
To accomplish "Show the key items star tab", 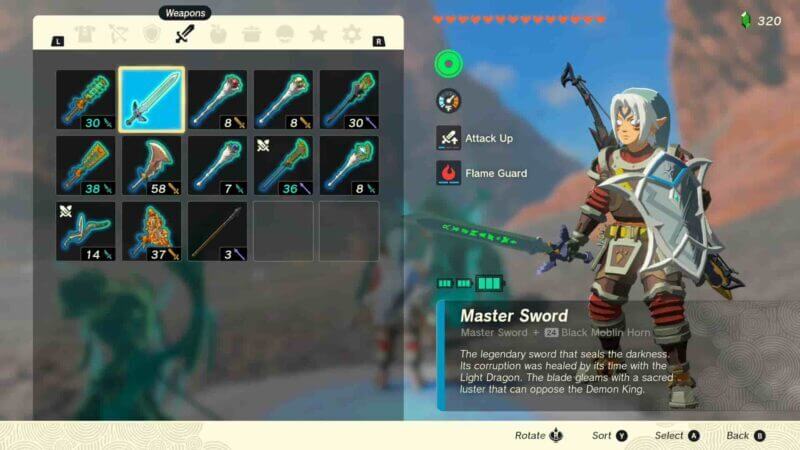I will 318,35.
